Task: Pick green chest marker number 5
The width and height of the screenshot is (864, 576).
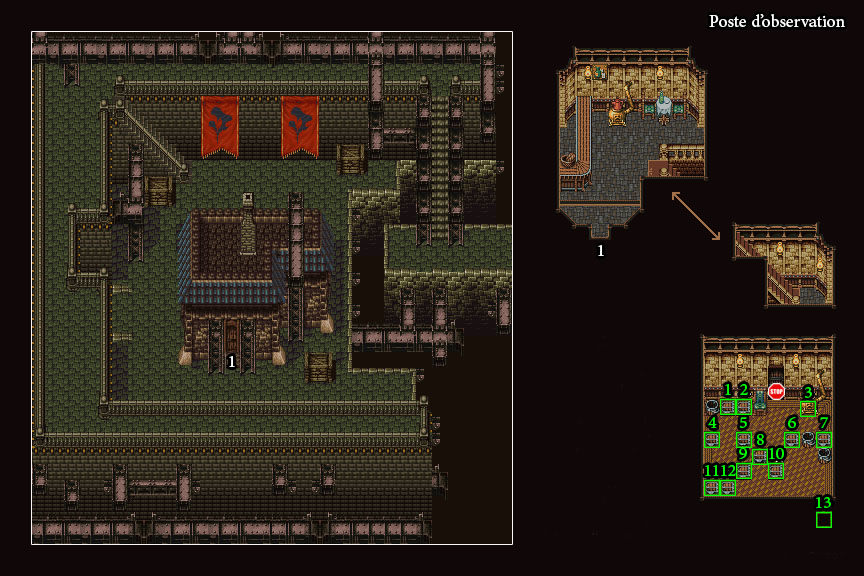Action: [744, 439]
